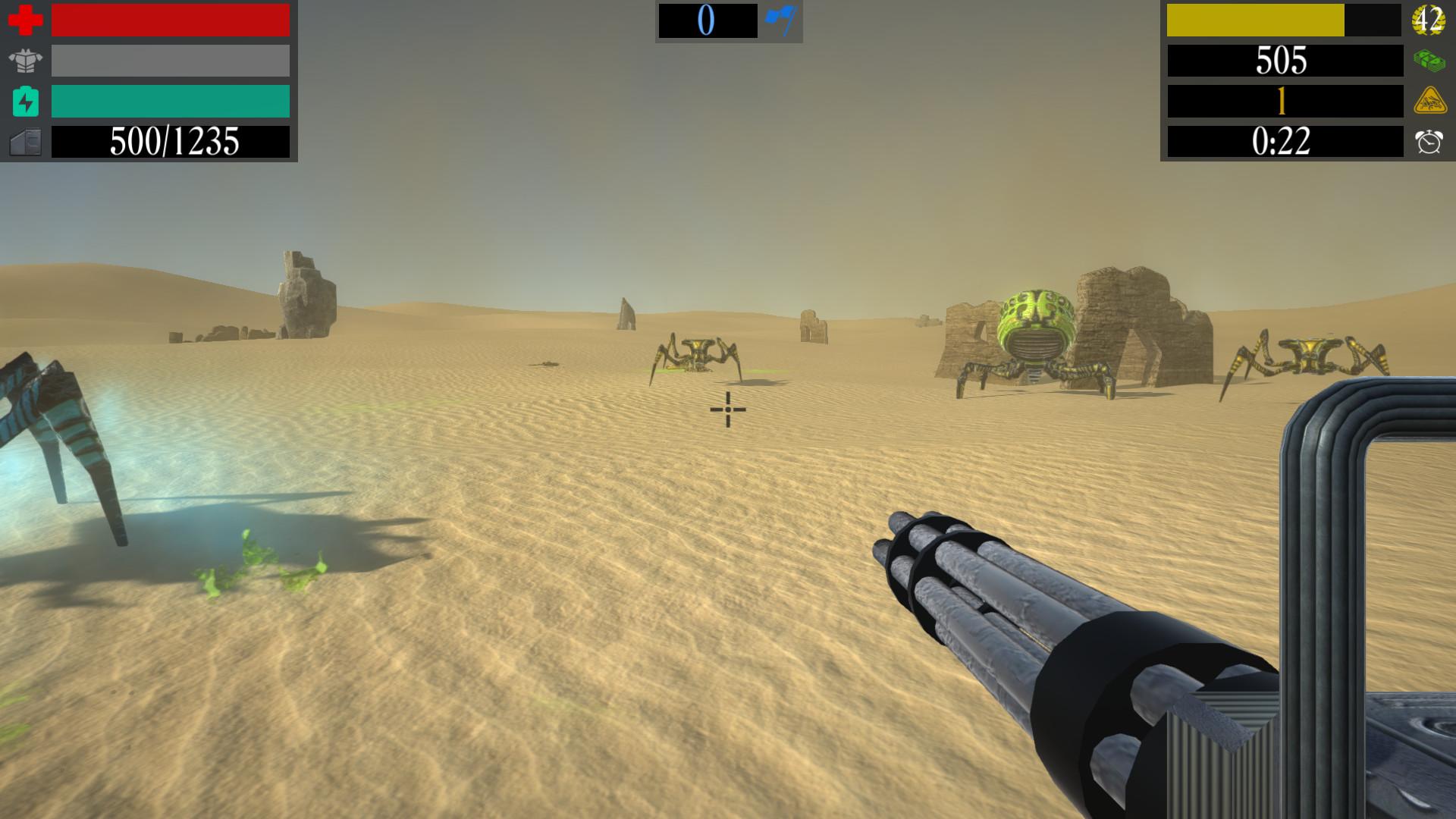The image size is (1456, 819).
Task: Click the money balance showing 505
Action: [1282, 62]
